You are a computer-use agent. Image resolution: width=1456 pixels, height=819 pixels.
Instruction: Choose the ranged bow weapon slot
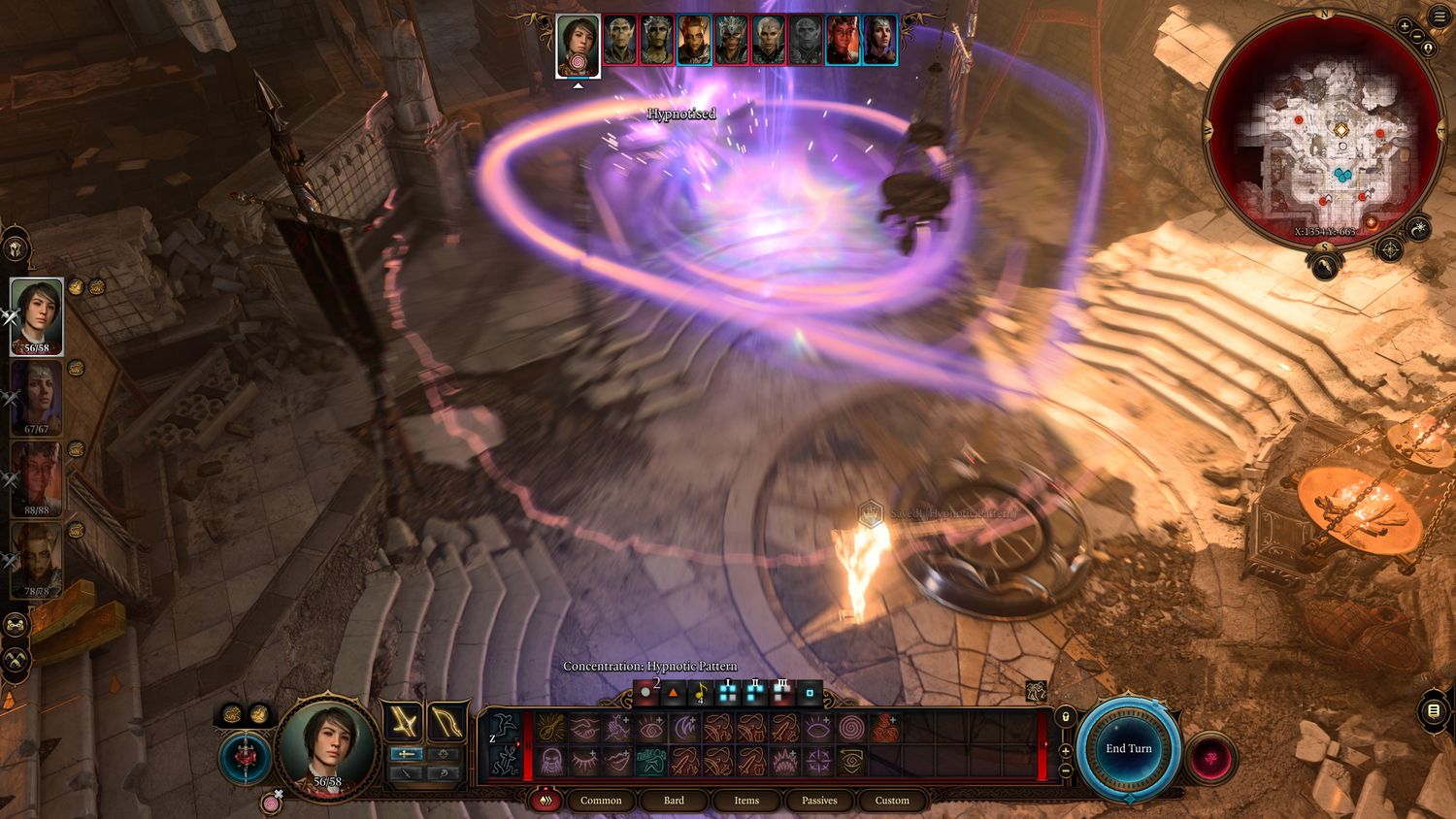coord(447,721)
